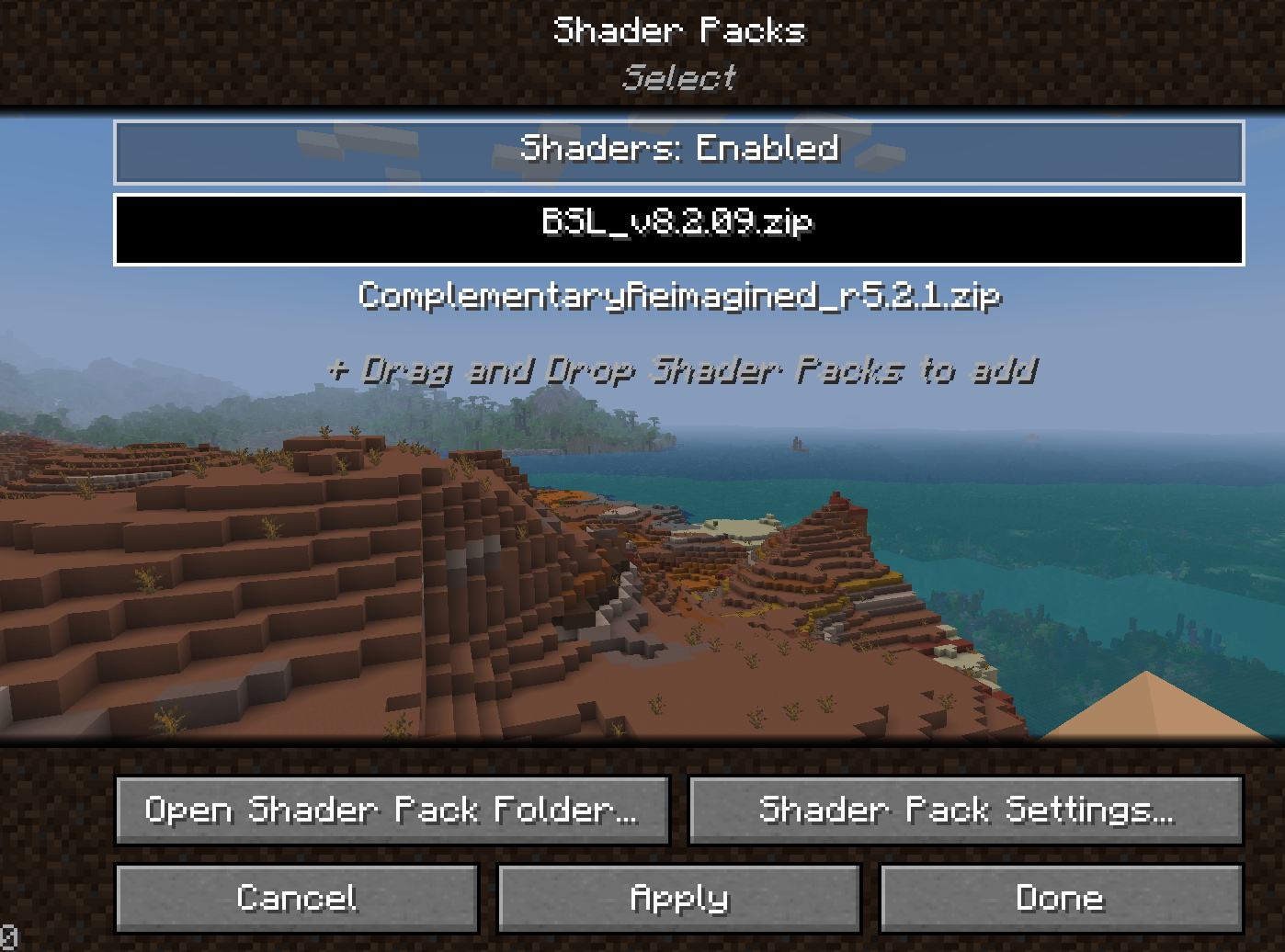The width and height of the screenshot is (1285, 952).
Task: Click the Shaders: Enabled toggle button
Action: (x=679, y=149)
